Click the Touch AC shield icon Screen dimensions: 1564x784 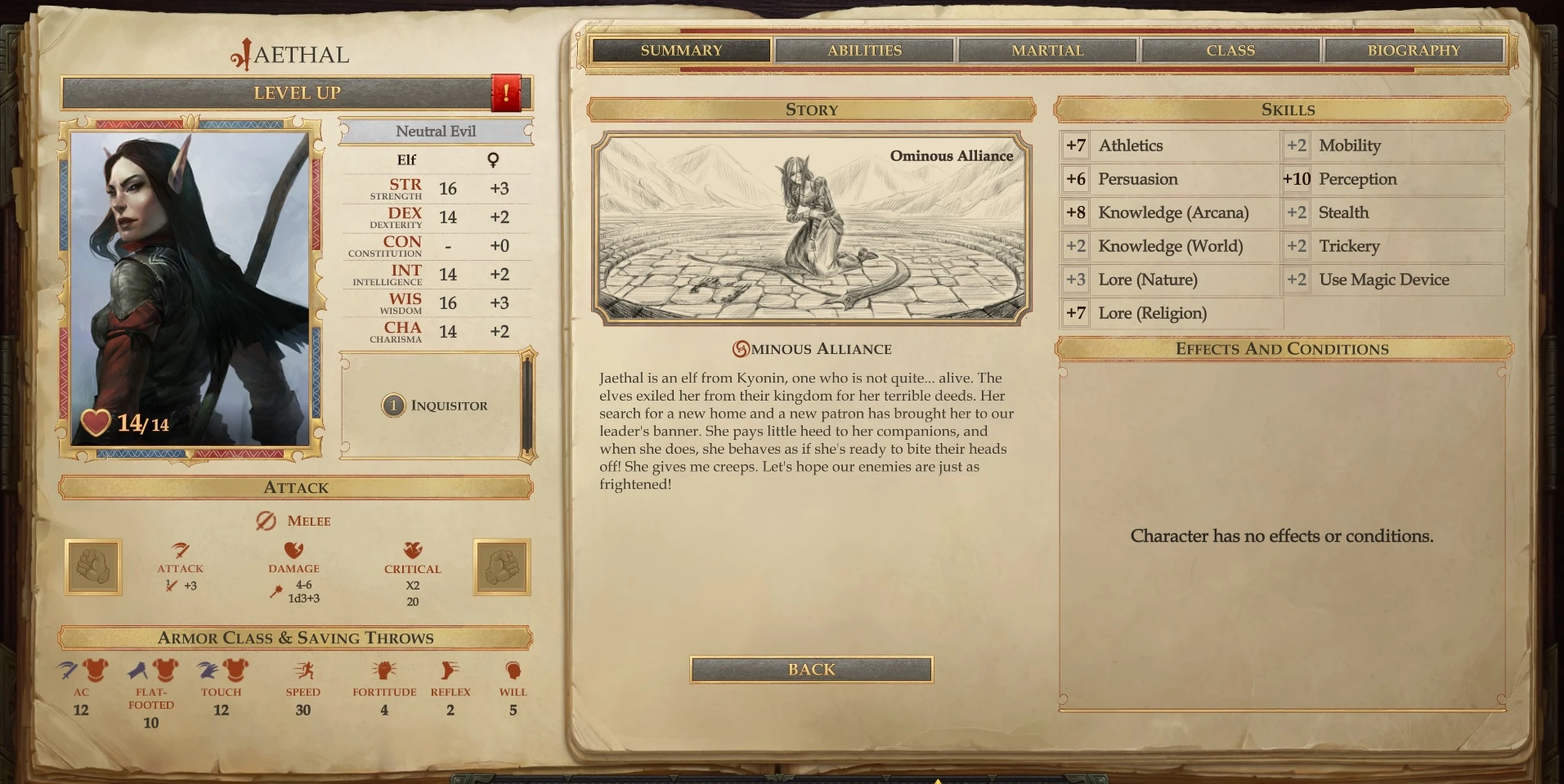pos(222,671)
